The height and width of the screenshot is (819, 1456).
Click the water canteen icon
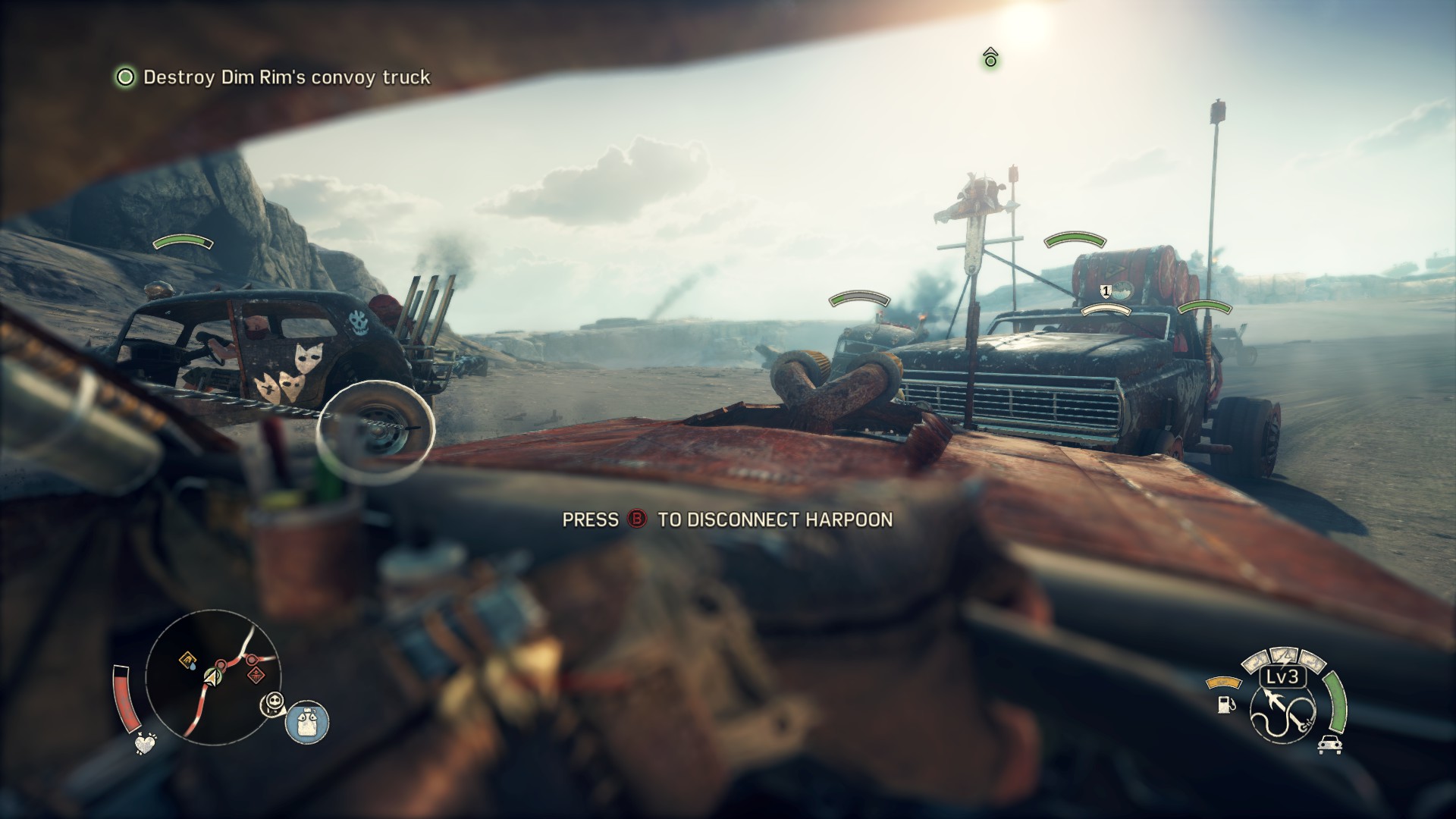coord(307,721)
